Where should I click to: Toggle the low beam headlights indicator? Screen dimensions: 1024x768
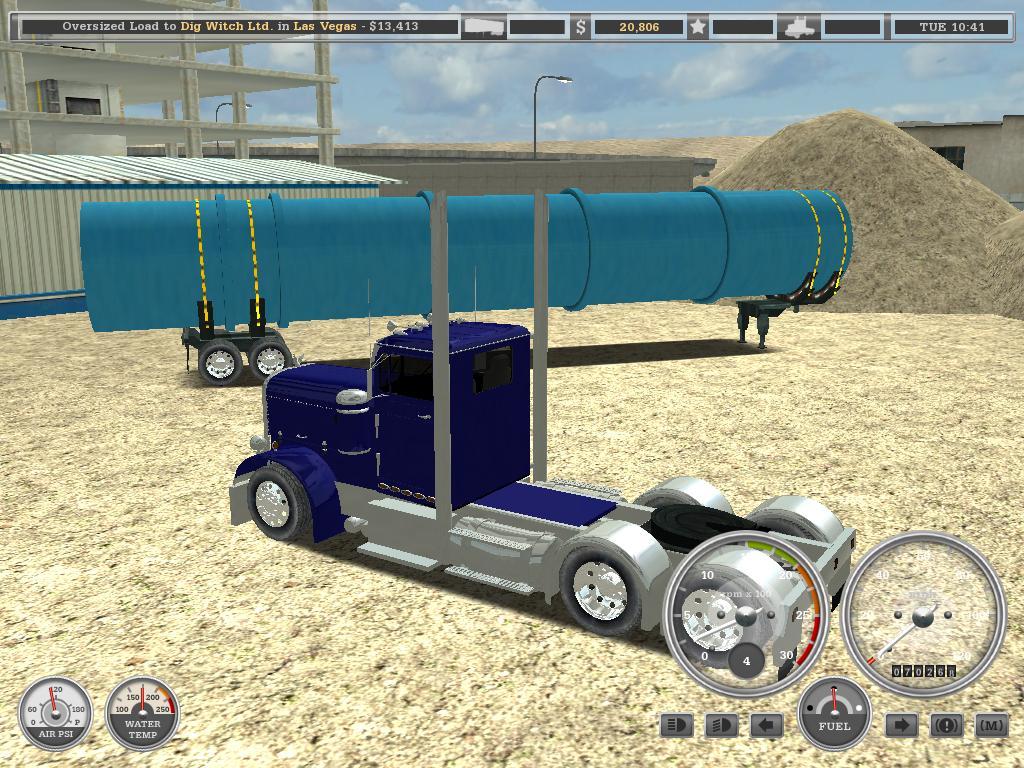721,725
